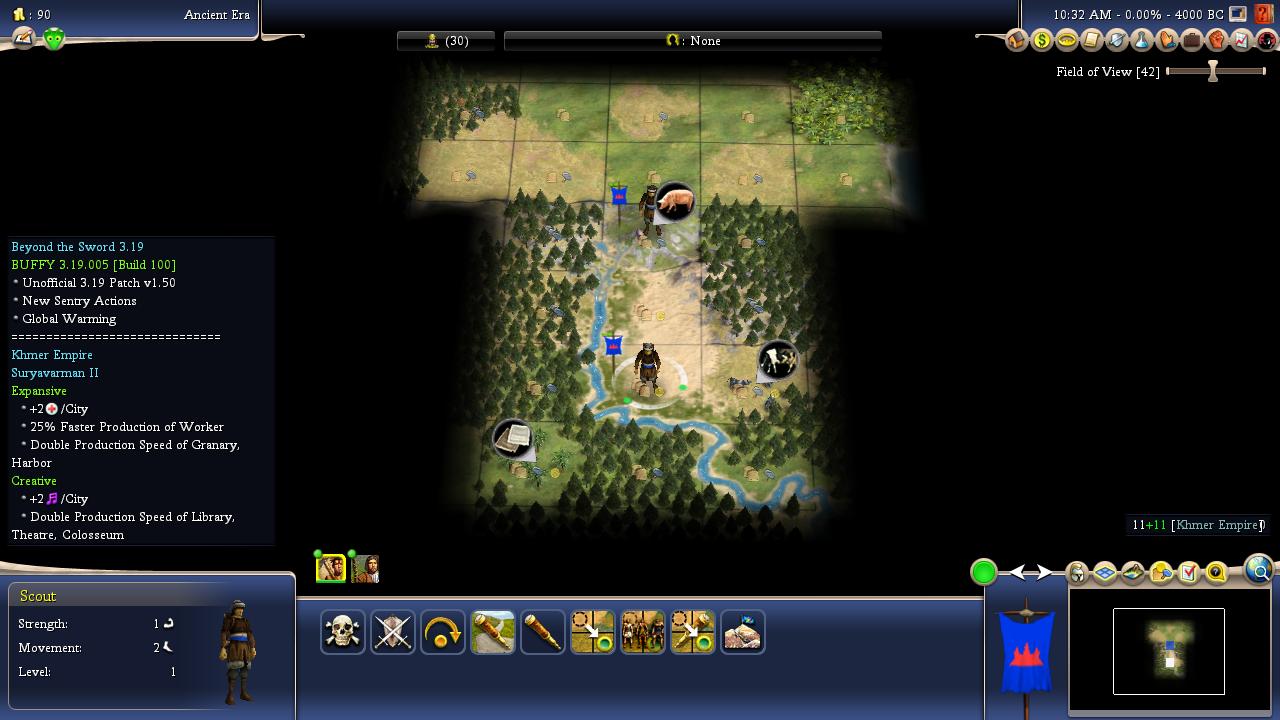Skip the scout's turn

point(443,632)
